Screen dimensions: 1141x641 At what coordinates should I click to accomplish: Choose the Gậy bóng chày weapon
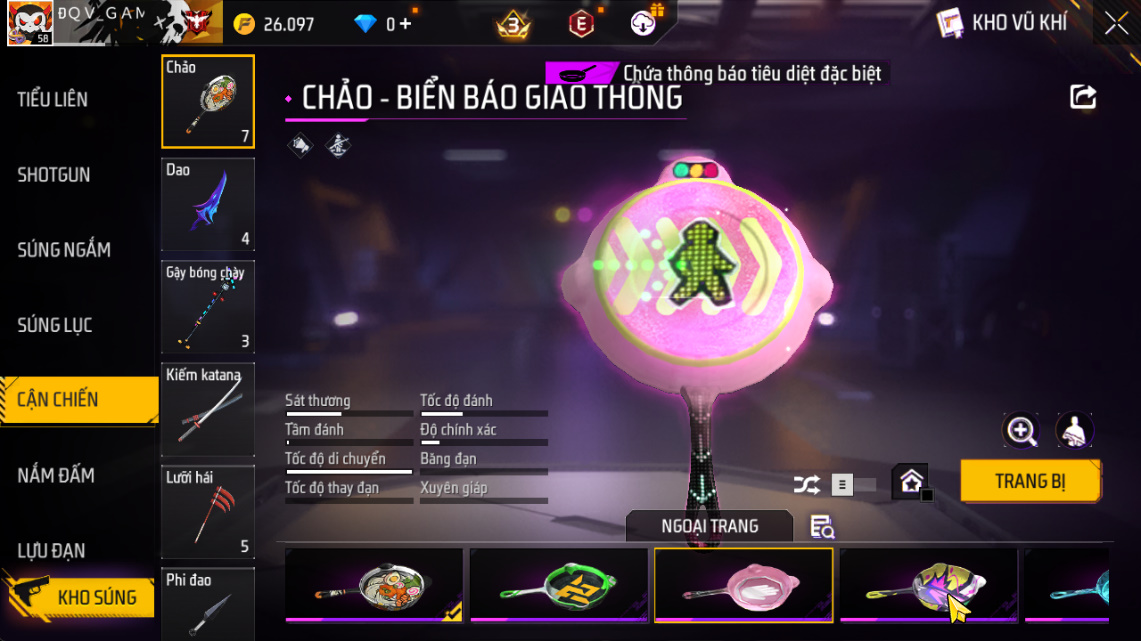[208, 307]
